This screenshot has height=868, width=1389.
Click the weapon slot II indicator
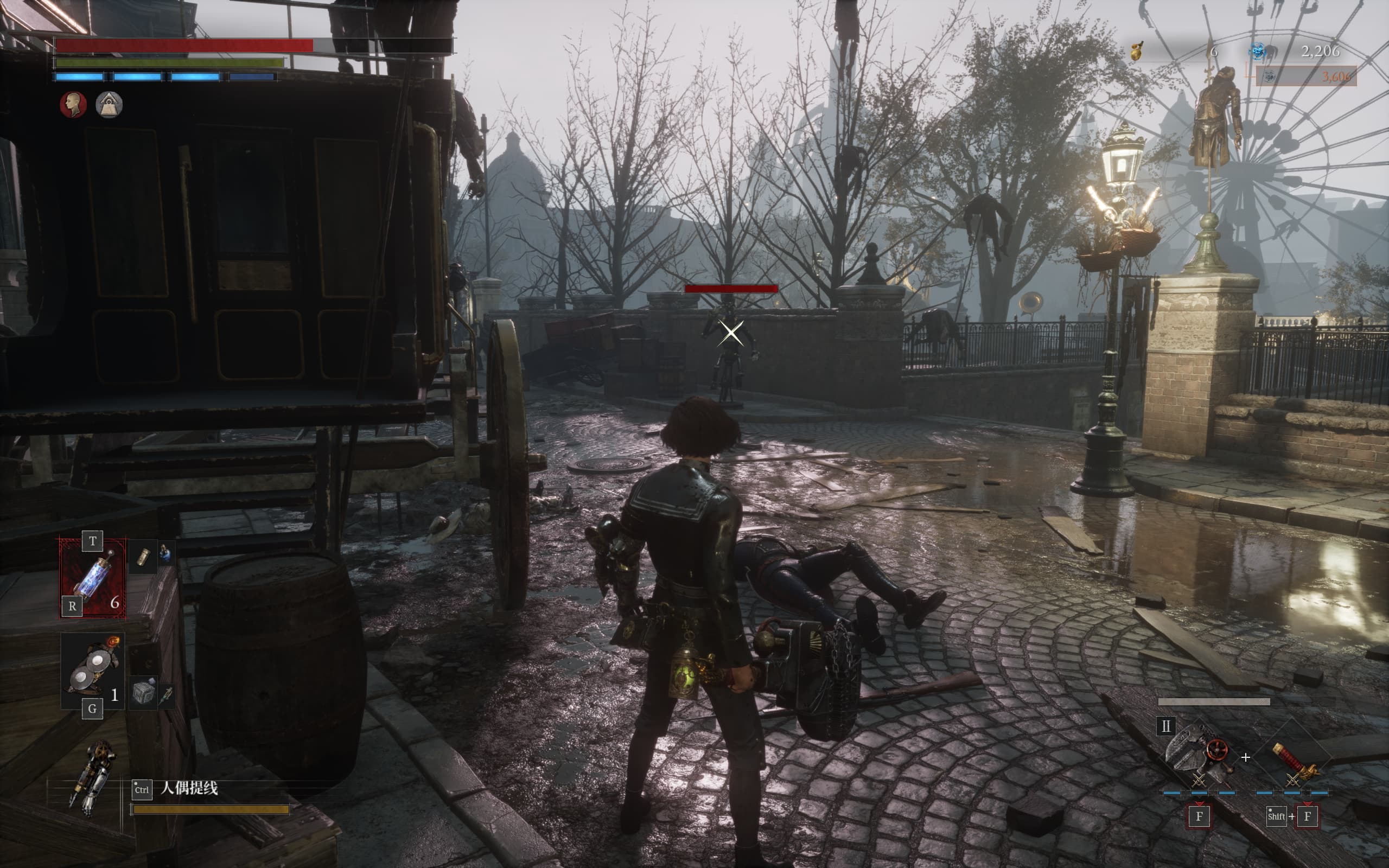[x=1165, y=726]
